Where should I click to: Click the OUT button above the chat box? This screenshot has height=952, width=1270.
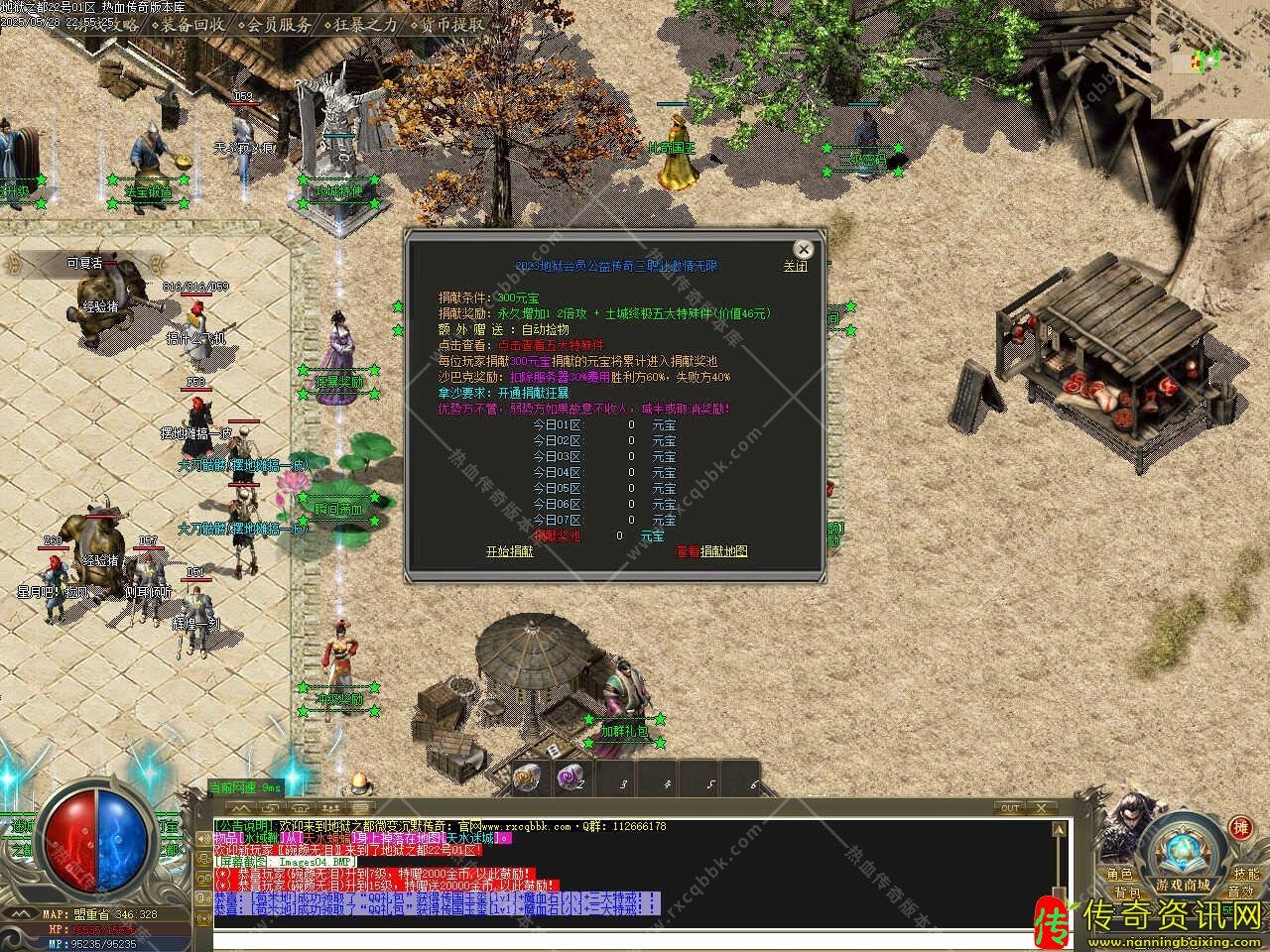1010,808
